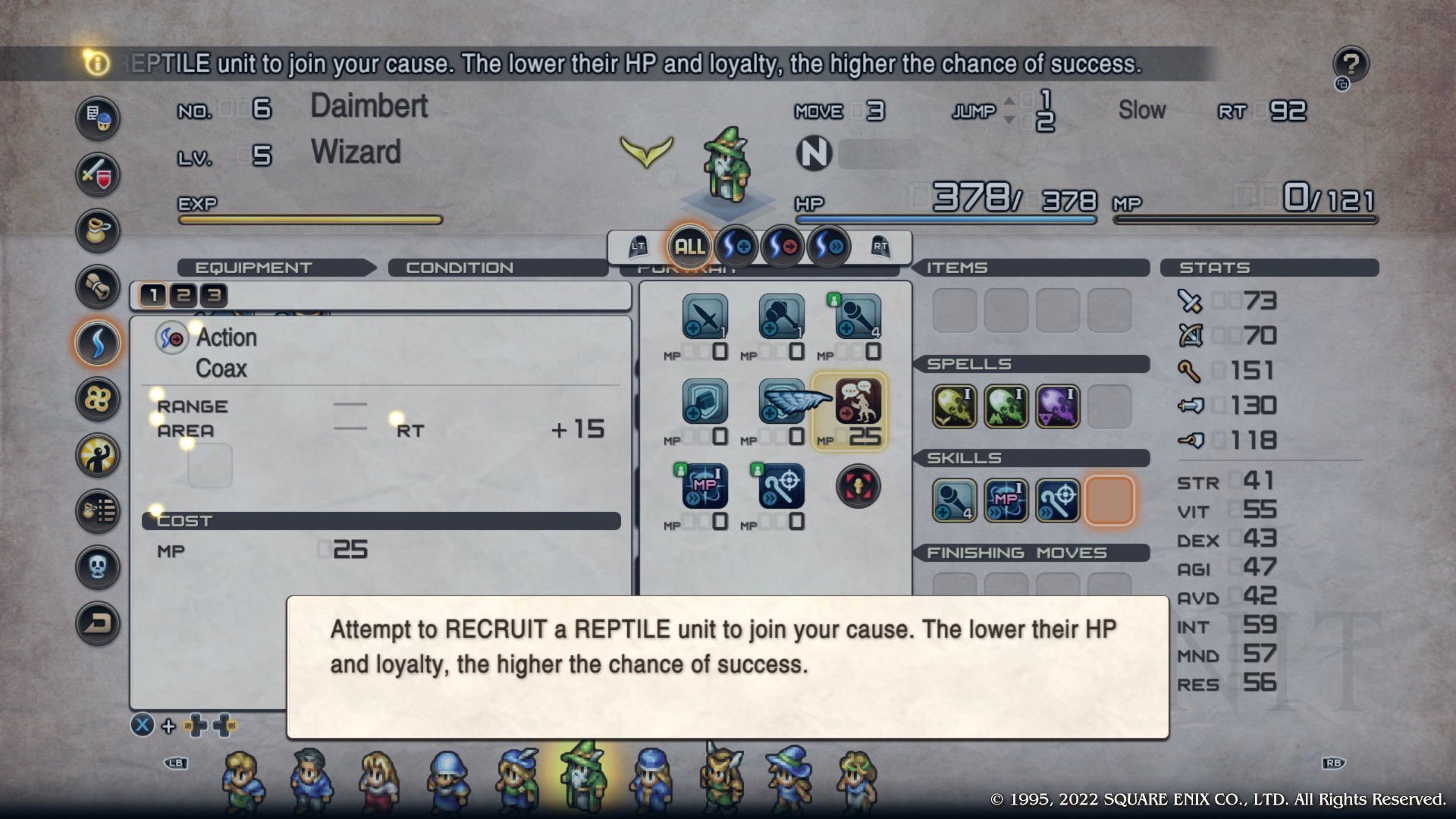Click the back arrow sidebar button
This screenshot has height=819, width=1456.
pyautogui.click(x=98, y=623)
